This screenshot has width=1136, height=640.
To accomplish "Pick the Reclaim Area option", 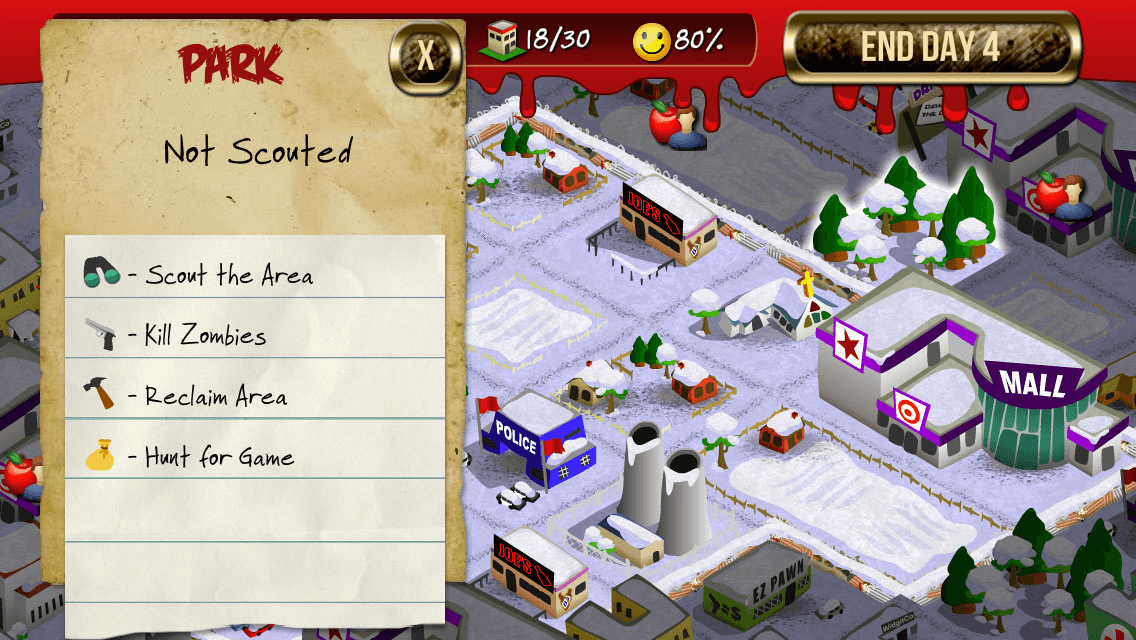I will (215, 396).
